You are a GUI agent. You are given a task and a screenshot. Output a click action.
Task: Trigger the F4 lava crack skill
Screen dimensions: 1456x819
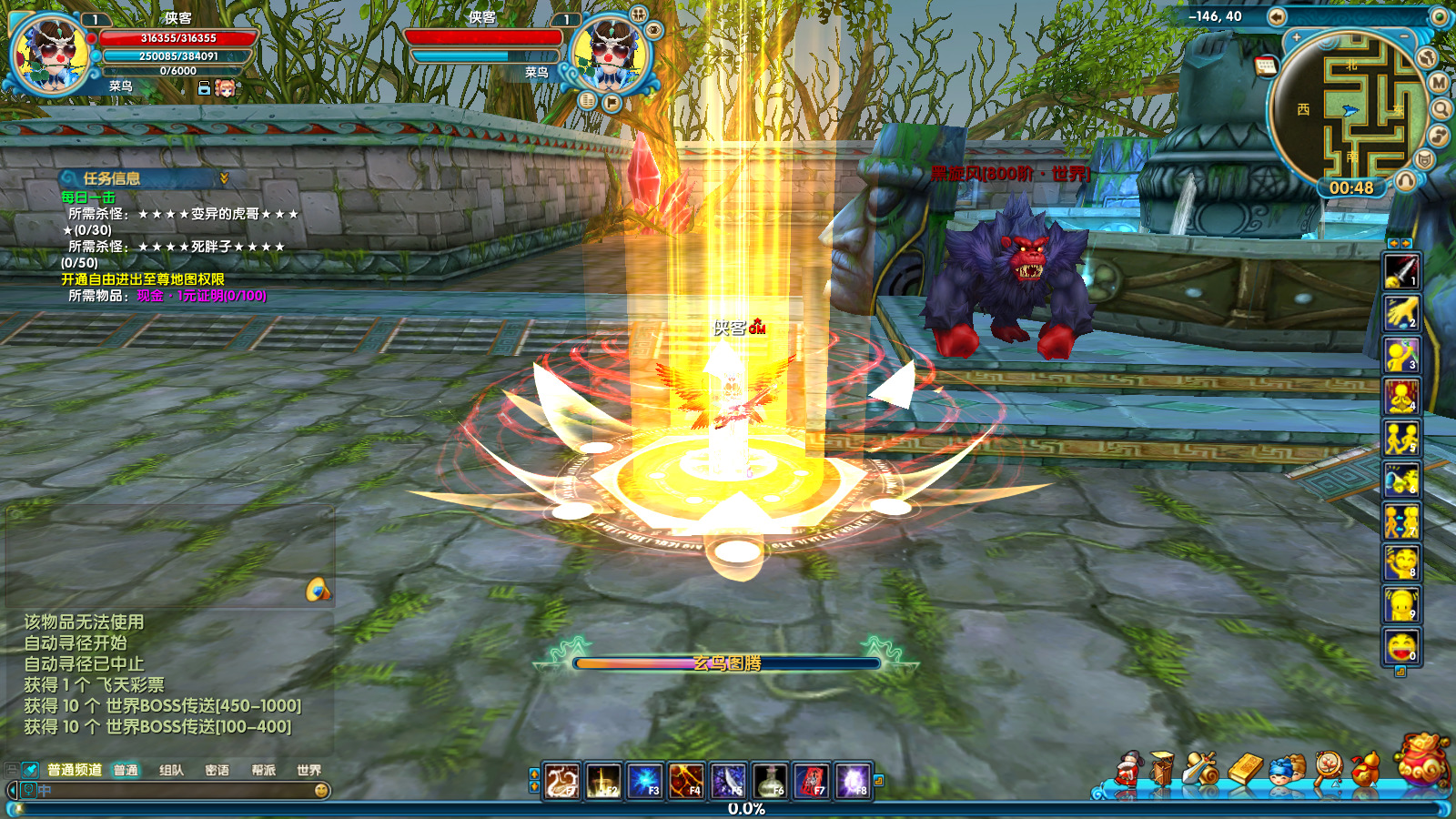point(686,781)
